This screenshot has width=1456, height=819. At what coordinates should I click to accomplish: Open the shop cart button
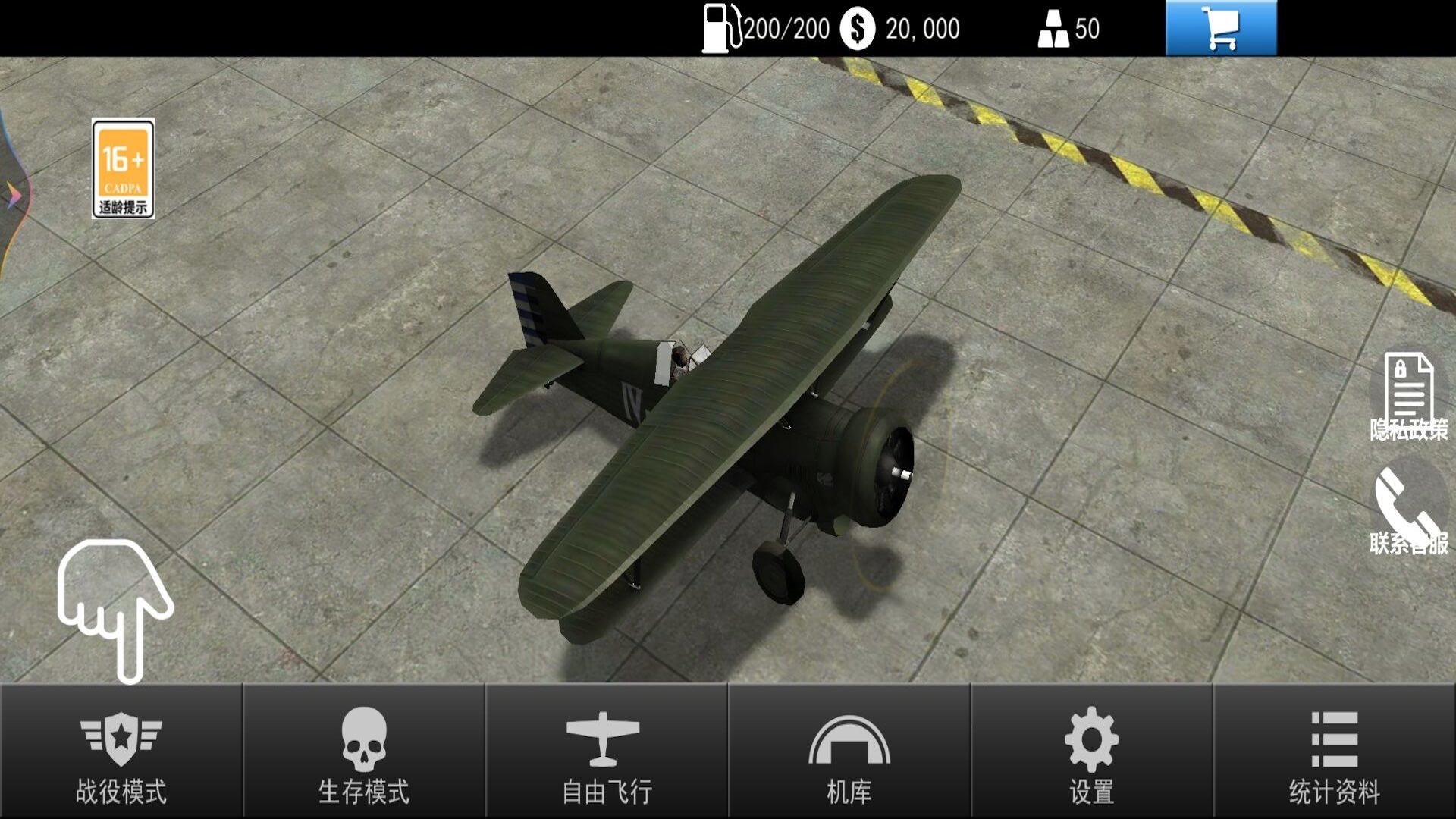click(x=1221, y=29)
